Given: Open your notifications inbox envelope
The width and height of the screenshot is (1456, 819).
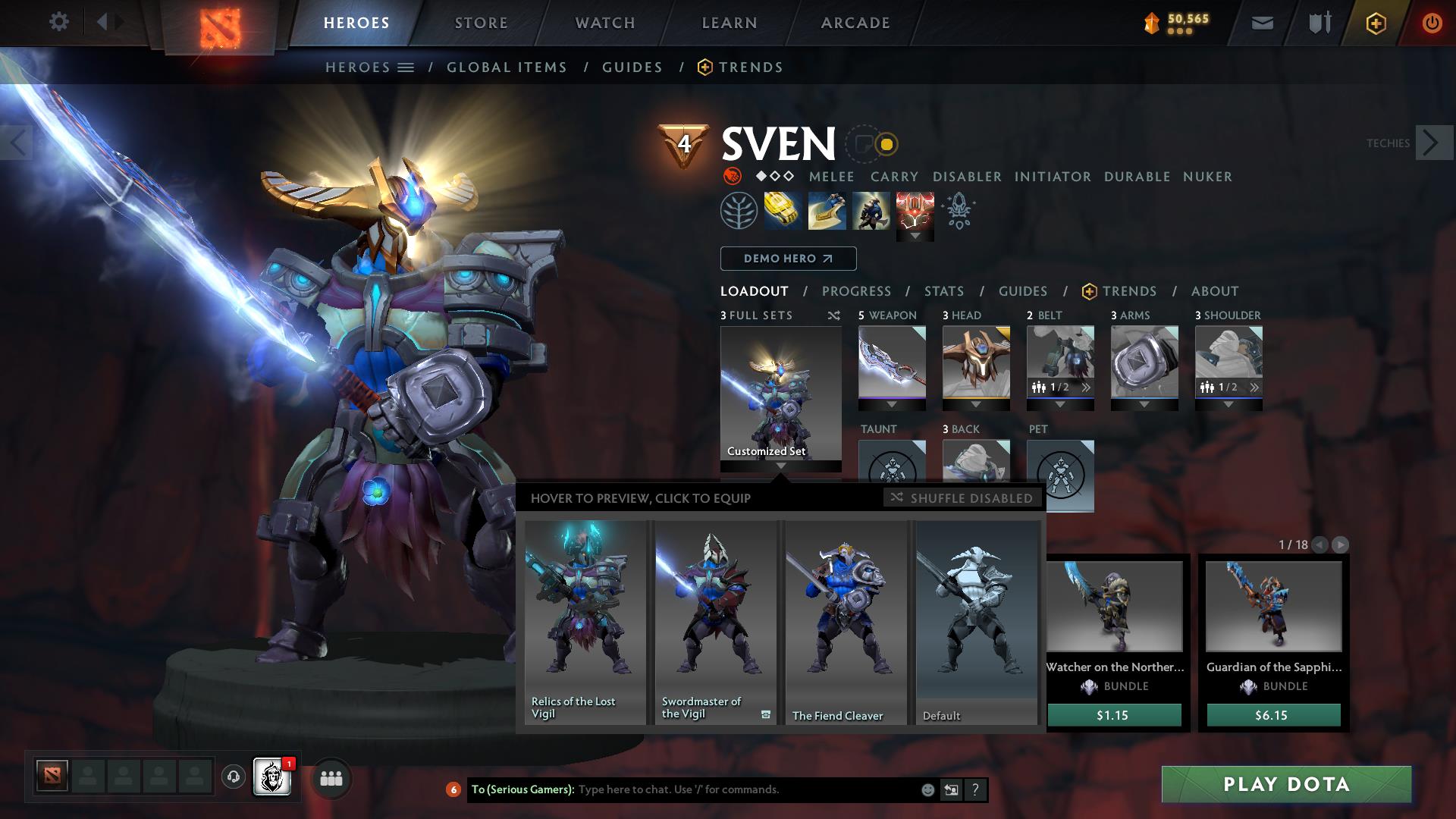Looking at the screenshot, I should [1263, 22].
